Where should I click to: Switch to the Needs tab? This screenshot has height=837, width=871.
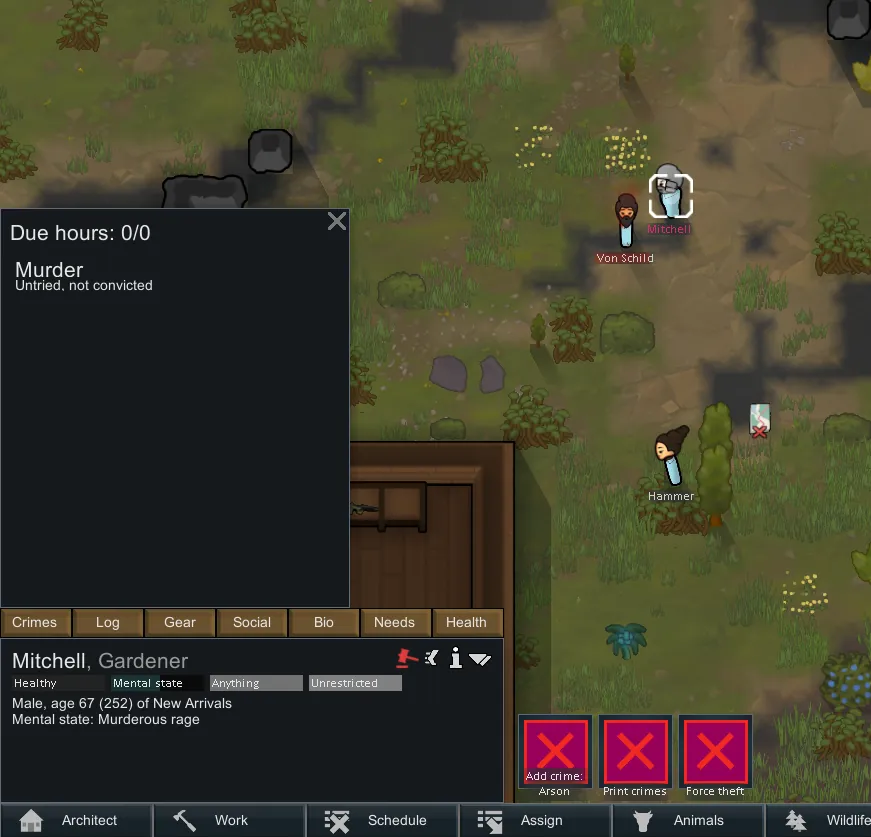pyautogui.click(x=394, y=622)
